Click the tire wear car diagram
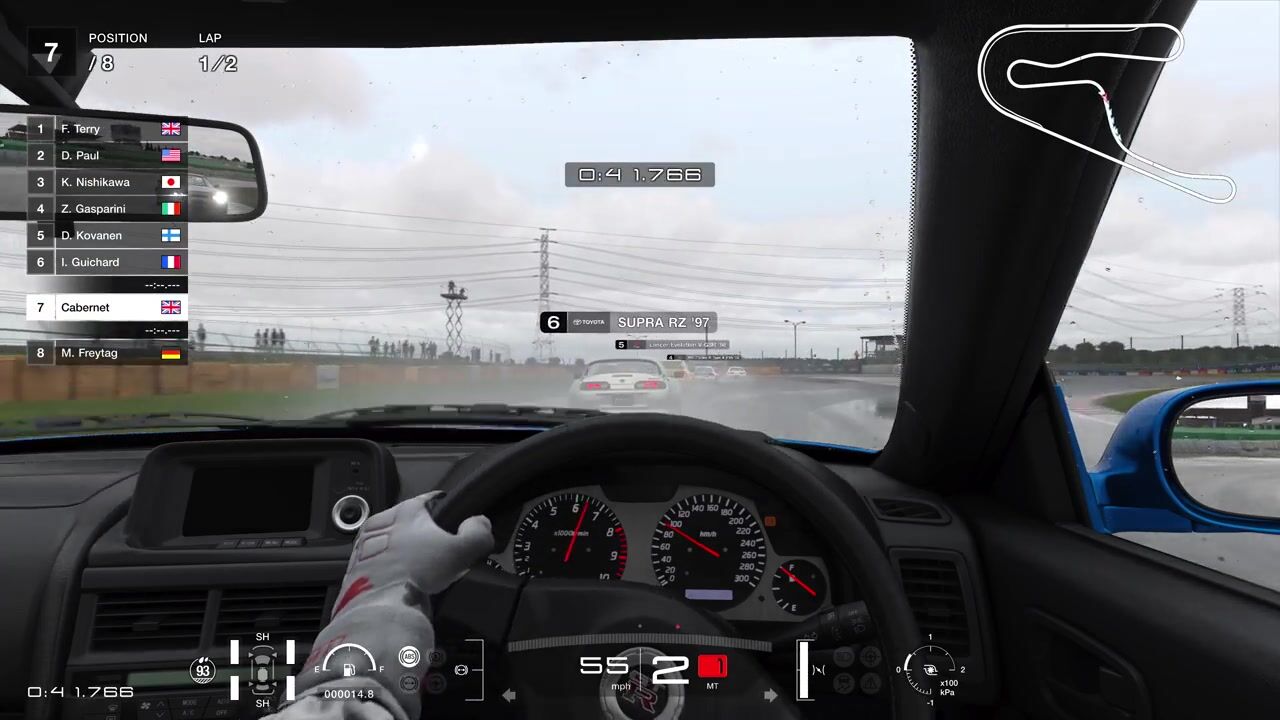The height and width of the screenshot is (720, 1280). tap(263, 670)
